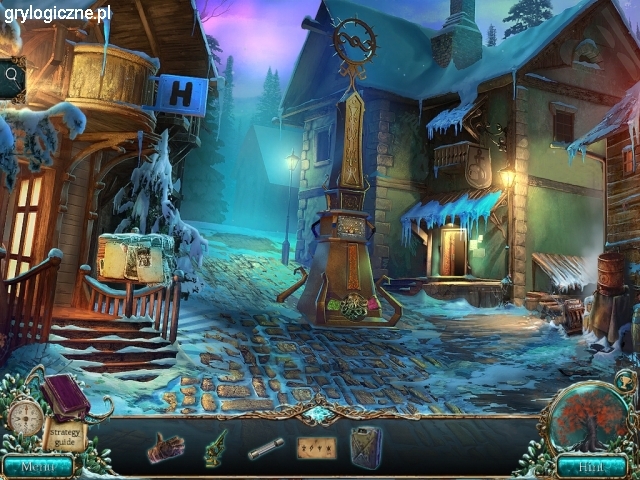Choose the wooden code plate item

316,447
